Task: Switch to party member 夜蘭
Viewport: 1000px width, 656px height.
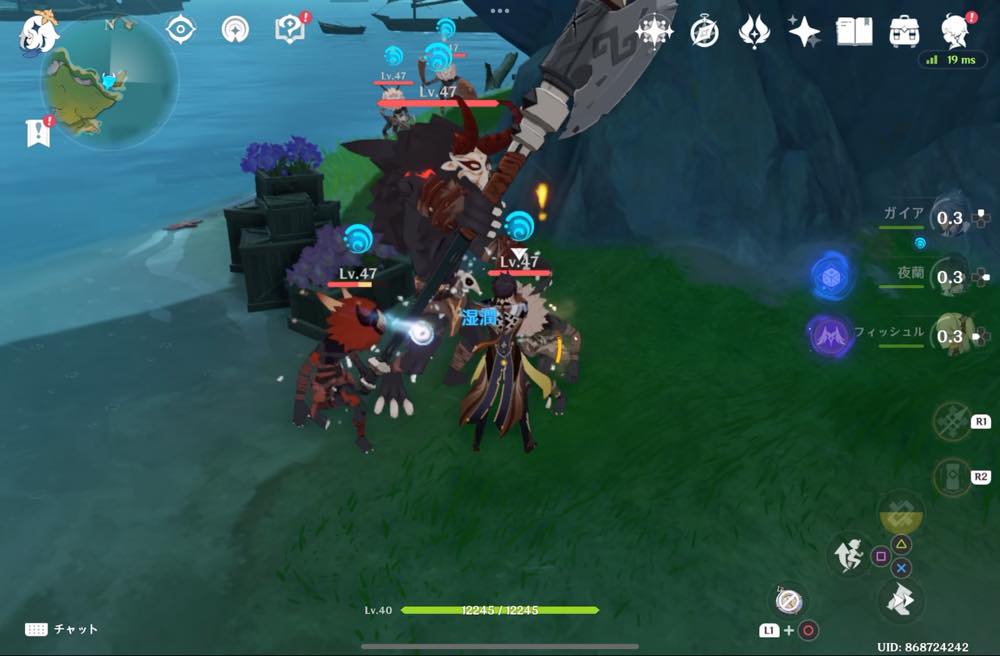Action: point(949,277)
